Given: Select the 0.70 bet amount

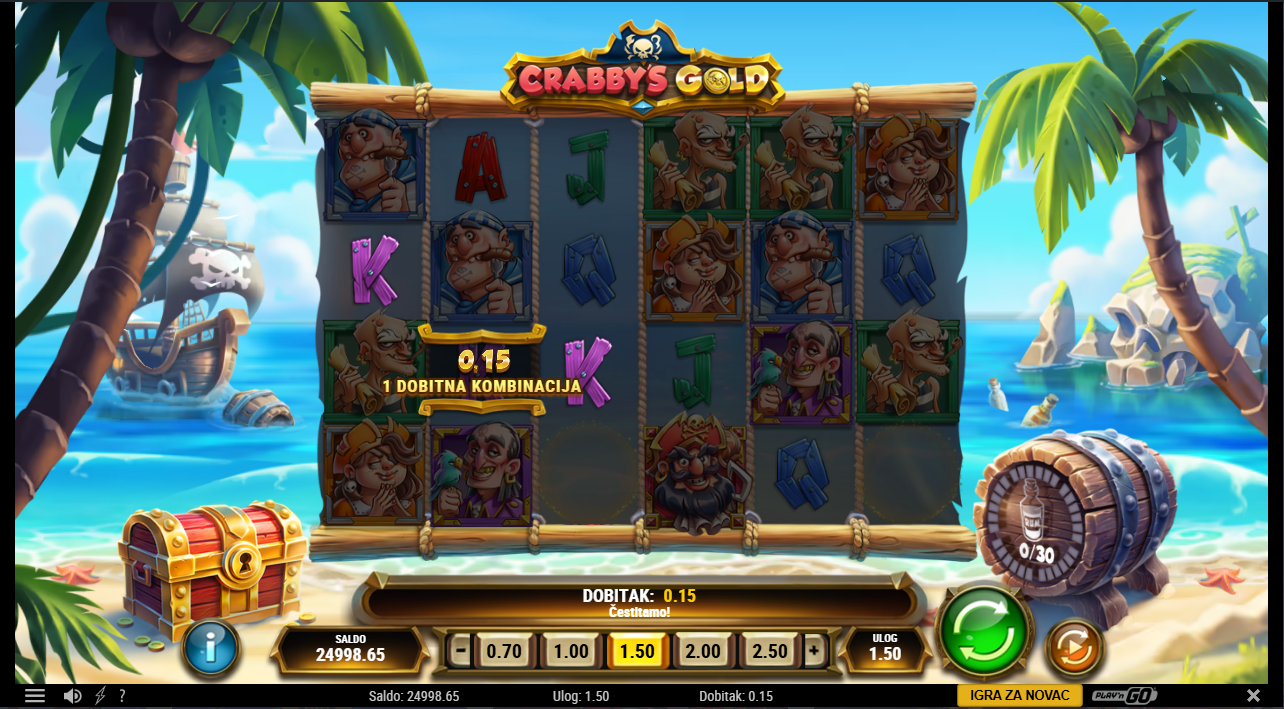Looking at the screenshot, I should (x=504, y=651).
